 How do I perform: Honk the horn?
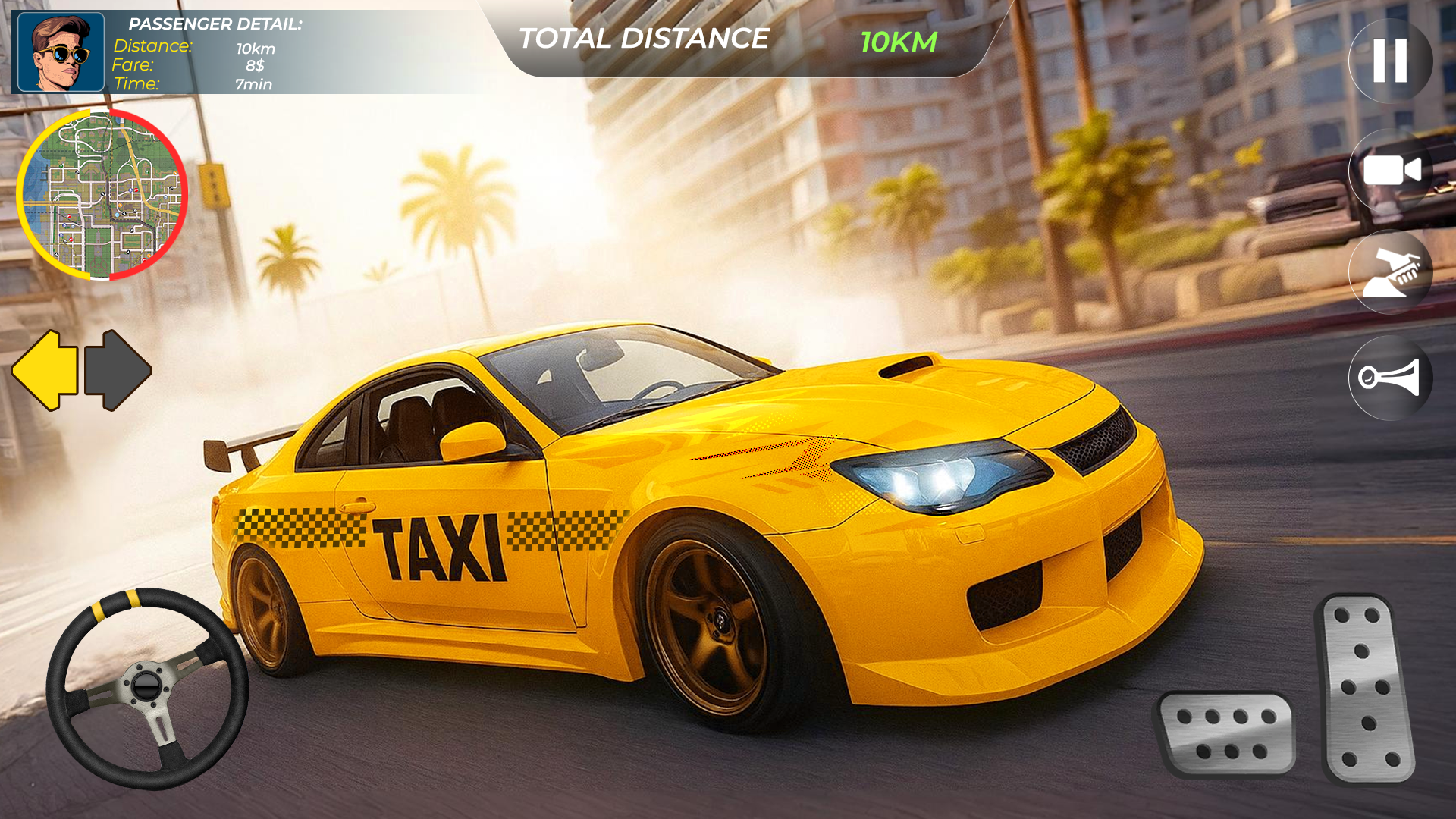[1390, 377]
